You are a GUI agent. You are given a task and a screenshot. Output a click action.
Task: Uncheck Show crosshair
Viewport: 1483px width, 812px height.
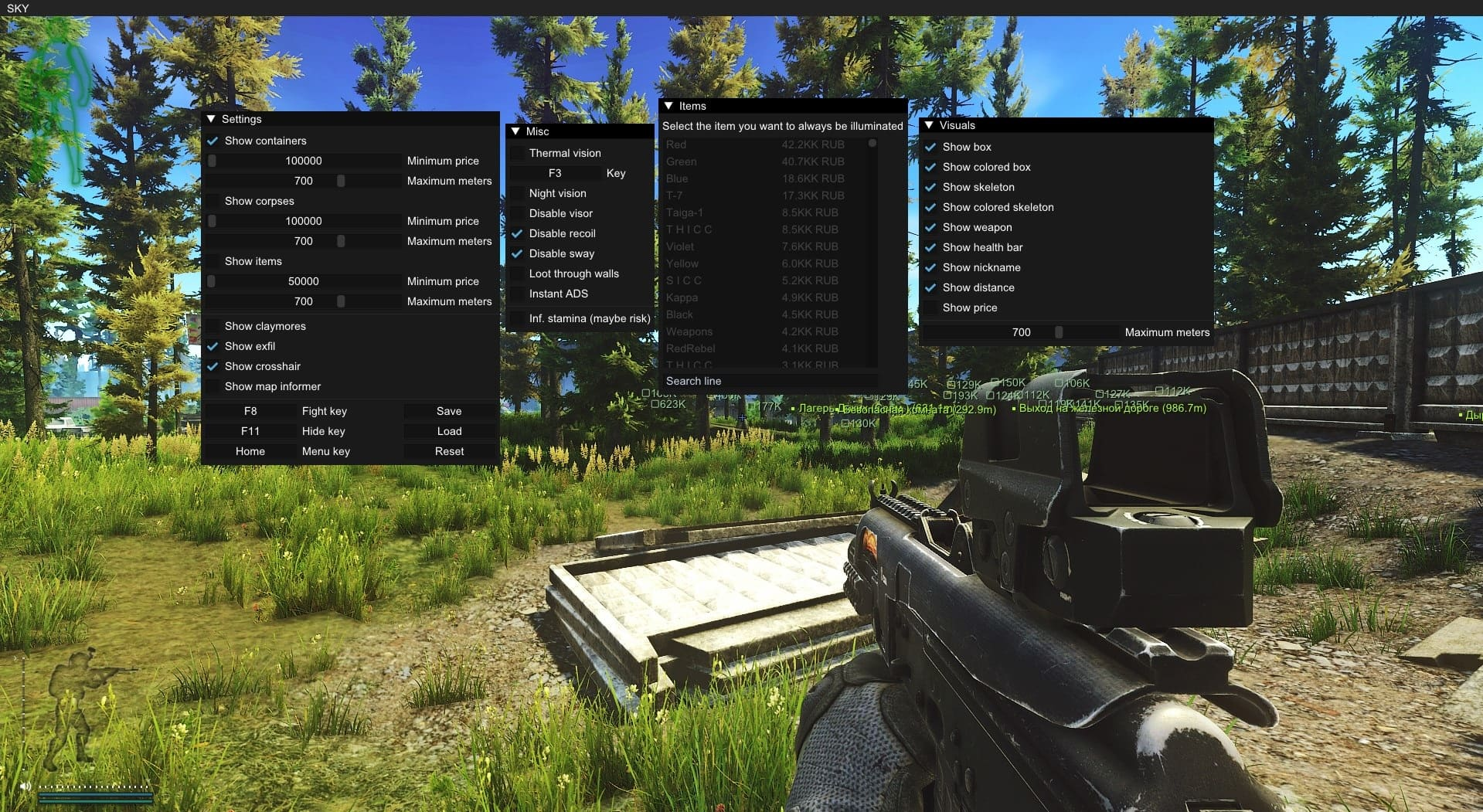click(x=213, y=366)
